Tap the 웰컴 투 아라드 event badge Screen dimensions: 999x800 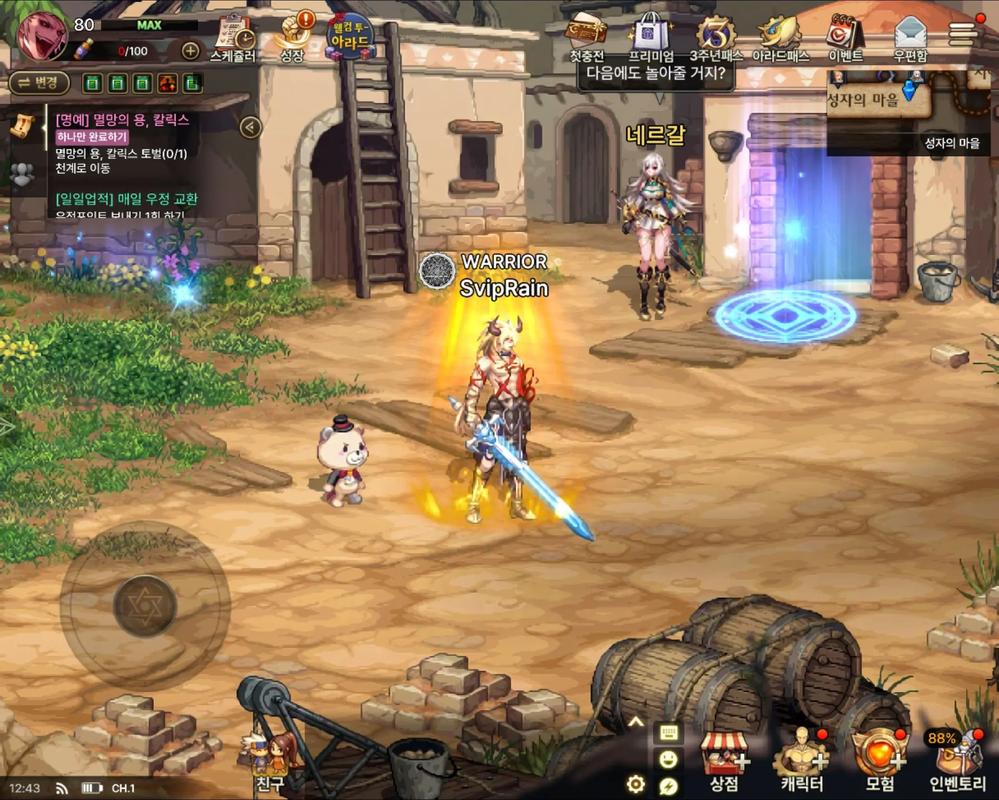point(349,38)
